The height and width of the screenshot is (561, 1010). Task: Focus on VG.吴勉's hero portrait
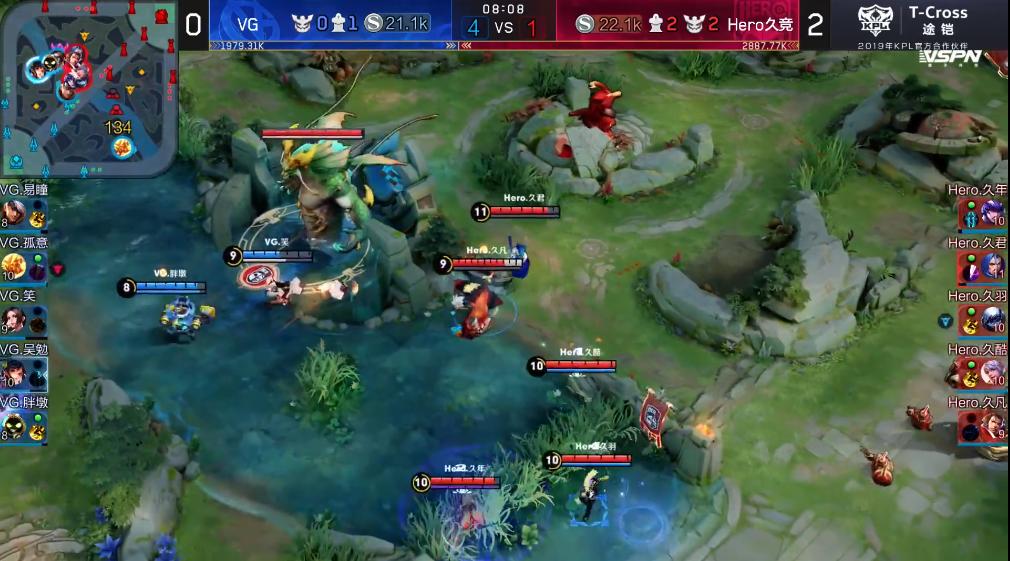pyautogui.click(x=13, y=374)
